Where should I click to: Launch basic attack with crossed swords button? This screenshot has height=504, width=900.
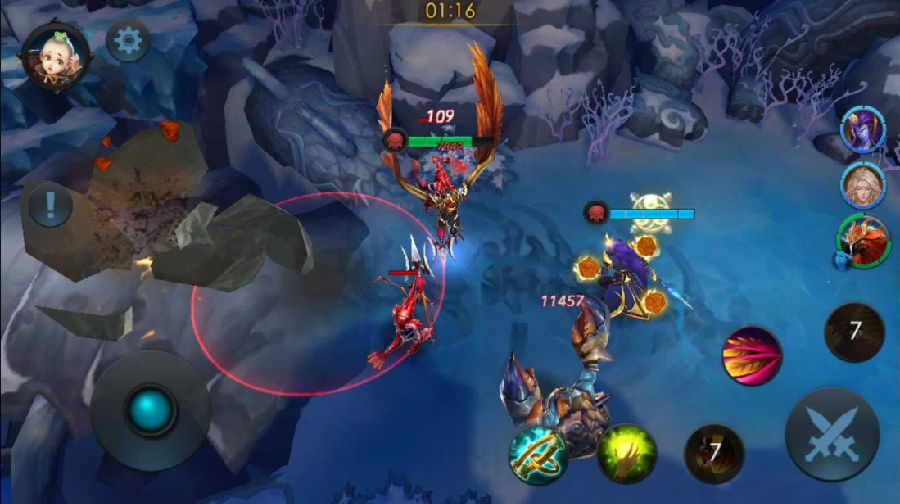(x=831, y=435)
